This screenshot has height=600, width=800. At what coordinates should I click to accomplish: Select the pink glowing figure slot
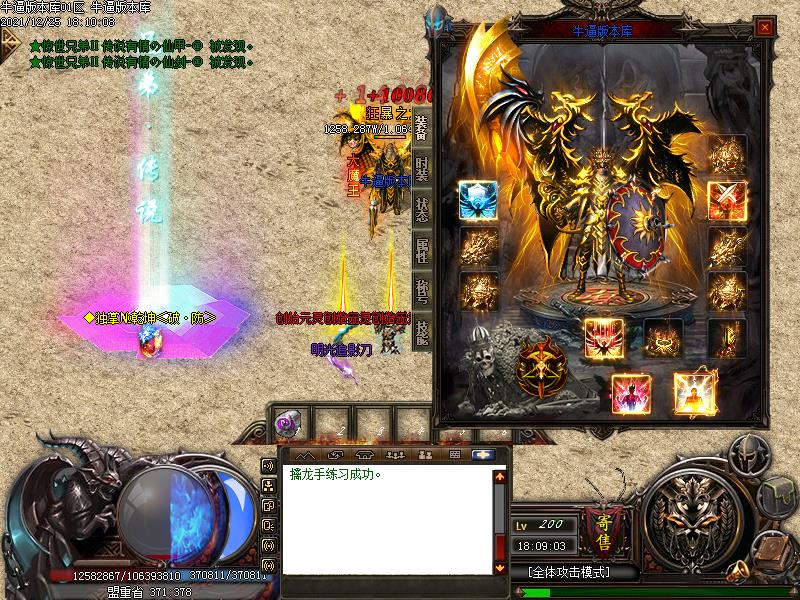(631, 394)
